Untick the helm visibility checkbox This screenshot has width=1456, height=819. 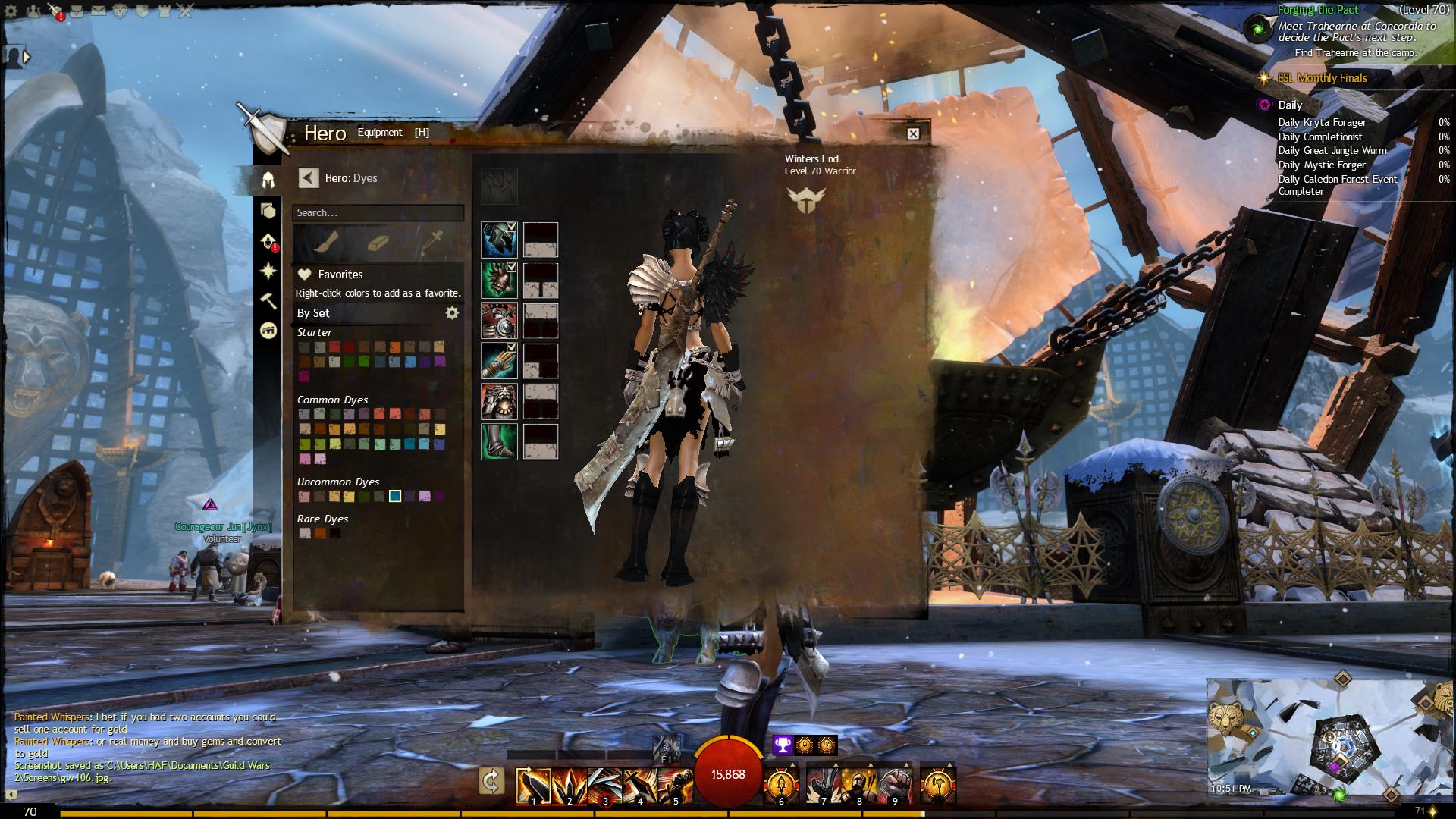(512, 227)
